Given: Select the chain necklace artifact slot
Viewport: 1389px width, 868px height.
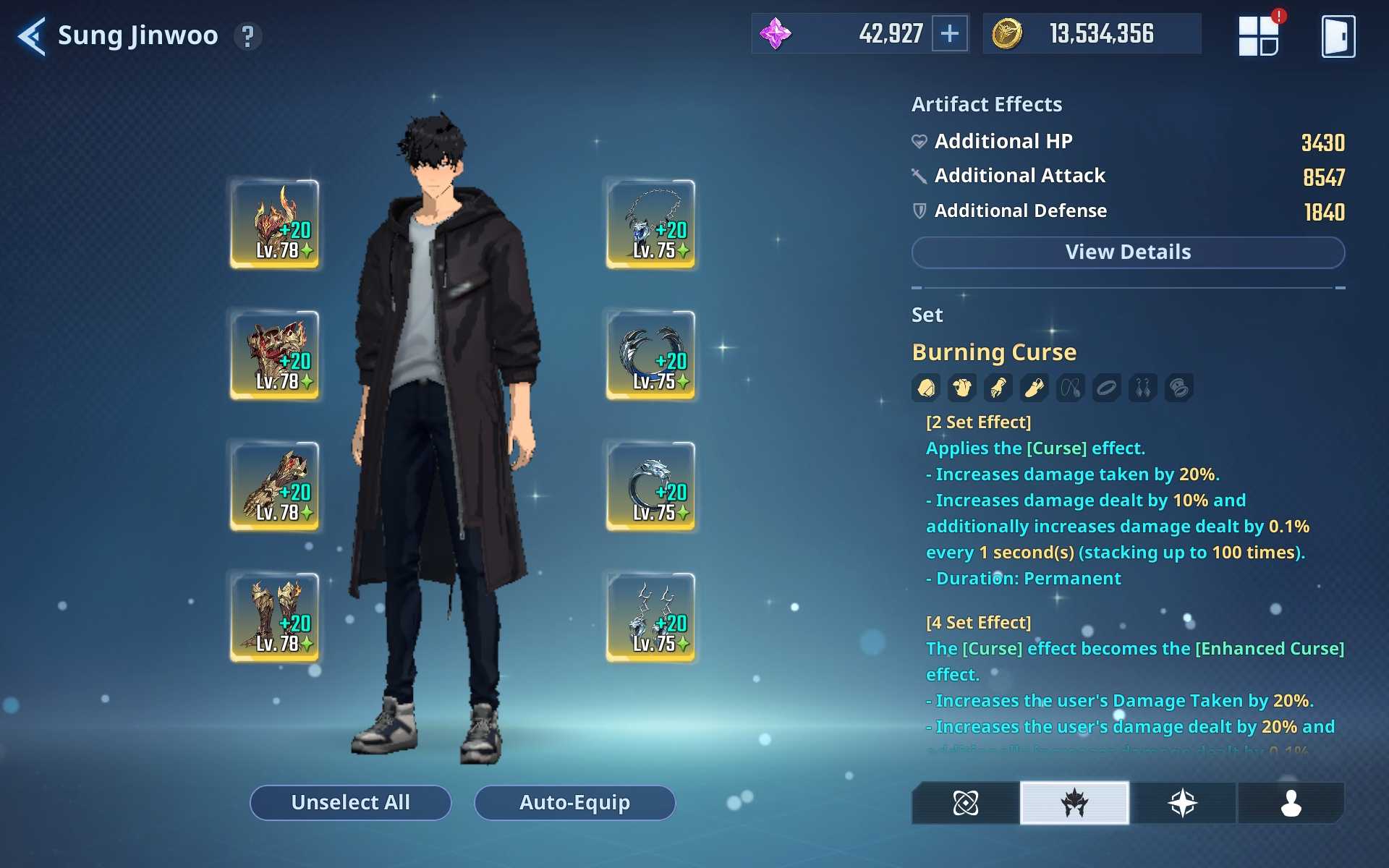Looking at the screenshot, I should (x=650, y=224).
